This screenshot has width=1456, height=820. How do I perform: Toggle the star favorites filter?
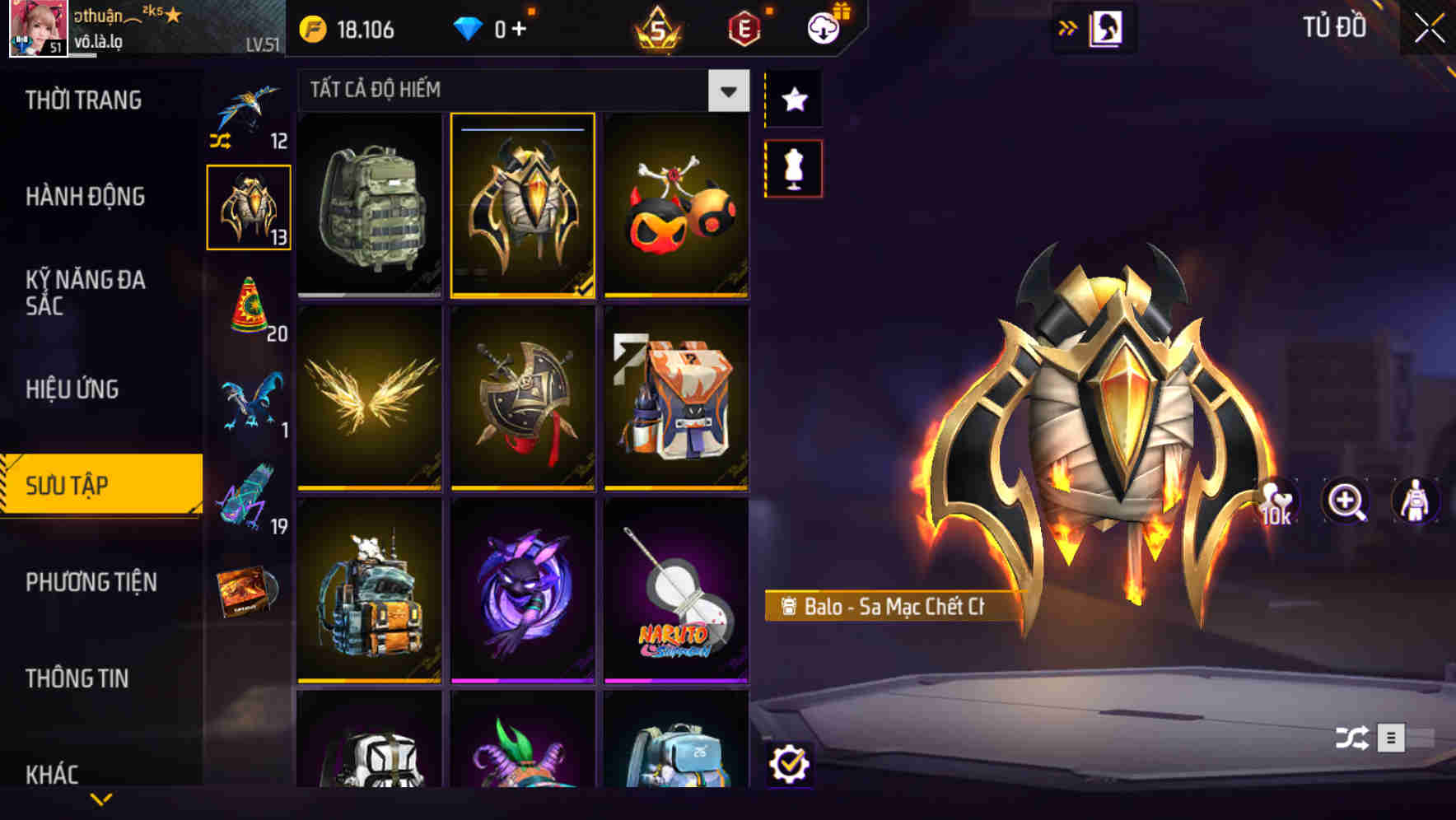pos(793,100)
